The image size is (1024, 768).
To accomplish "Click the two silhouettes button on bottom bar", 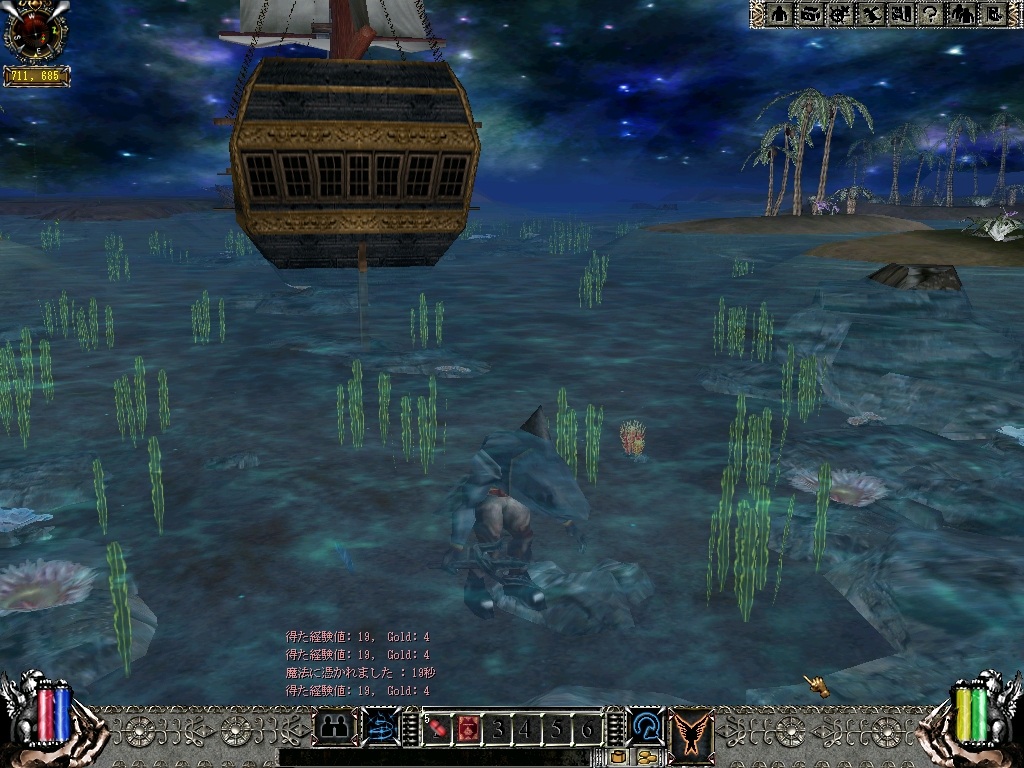I will (x=335, y=727).
